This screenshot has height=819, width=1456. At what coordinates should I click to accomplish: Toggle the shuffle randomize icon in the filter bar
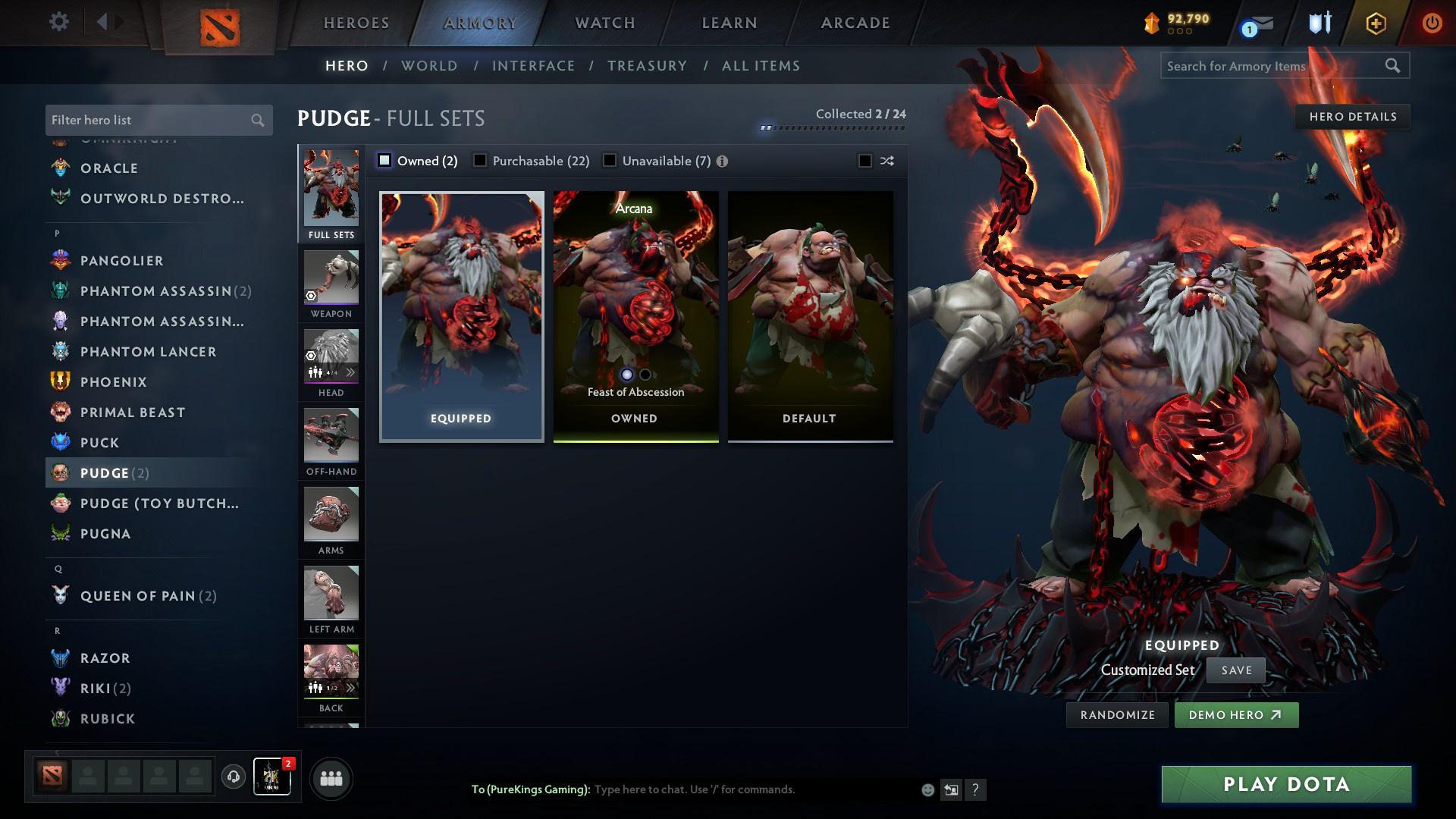pos(886,161)
